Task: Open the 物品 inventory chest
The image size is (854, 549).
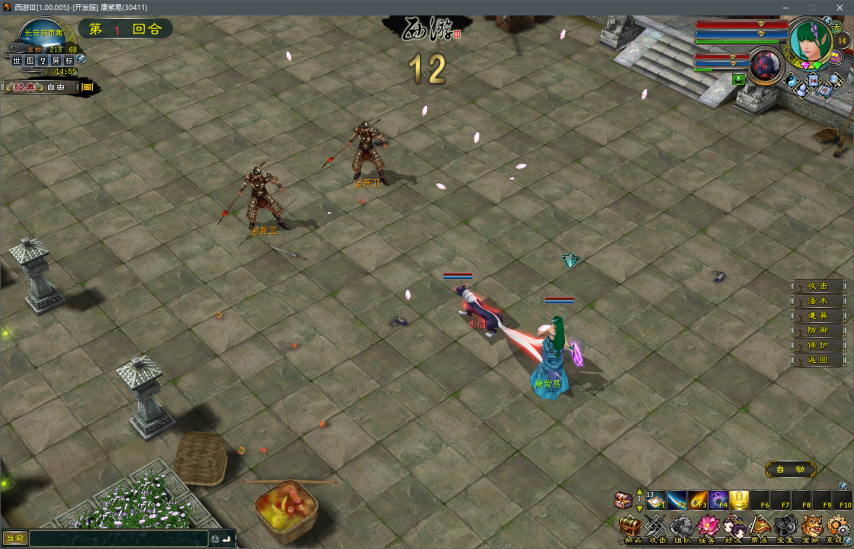Action: coord(630,527)
